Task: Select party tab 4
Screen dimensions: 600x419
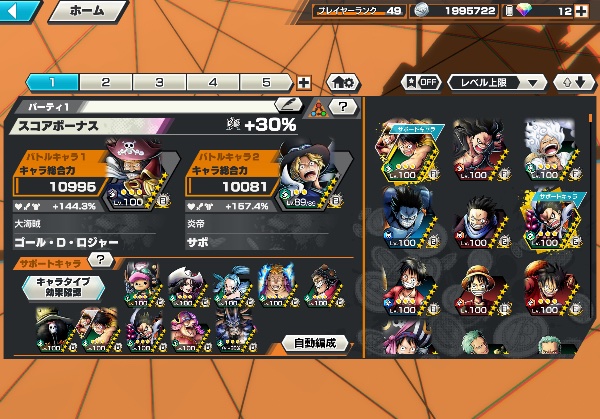Action: (213, 83)
